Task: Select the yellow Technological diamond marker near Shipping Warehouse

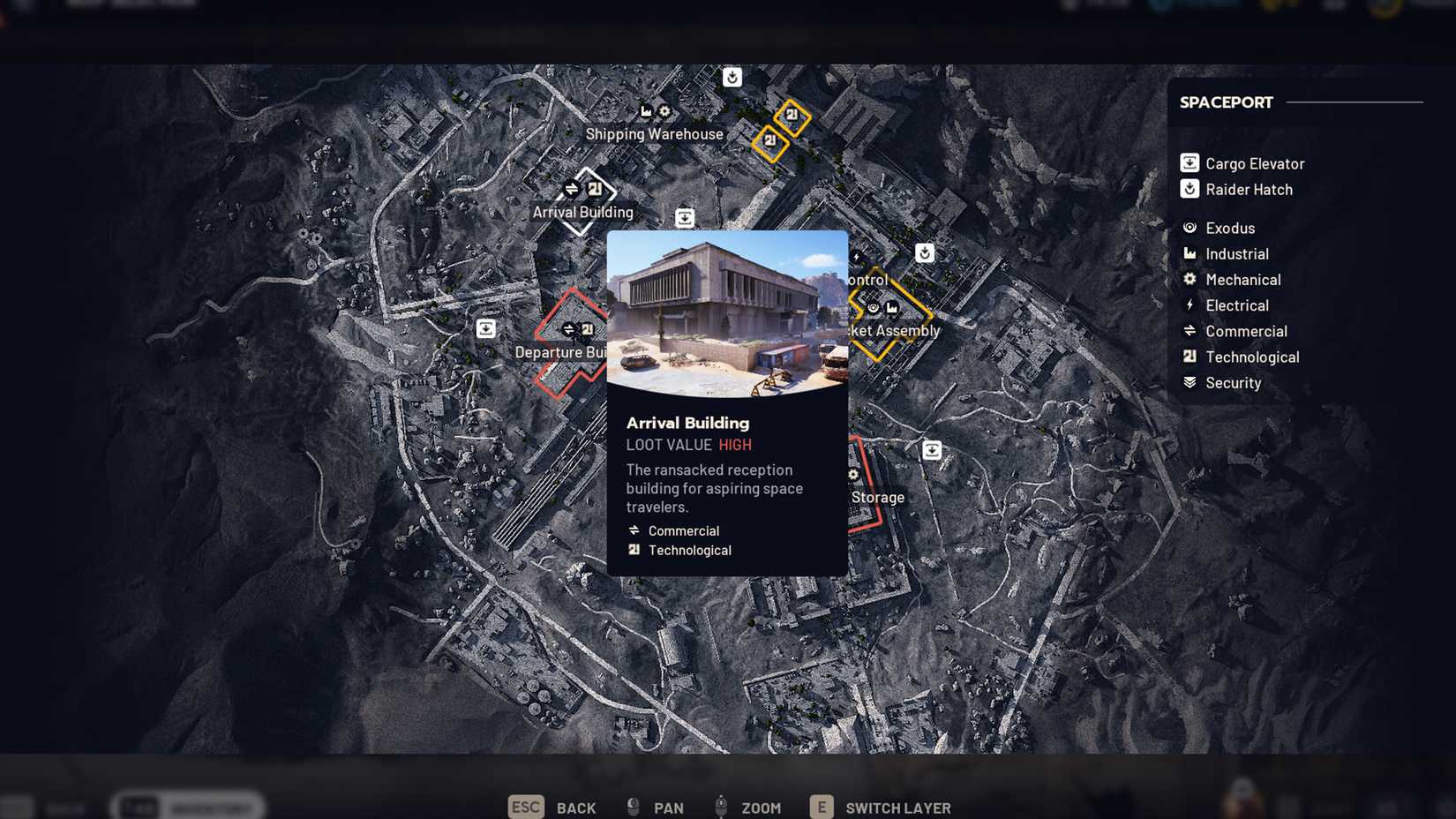Action: [792, 115]
